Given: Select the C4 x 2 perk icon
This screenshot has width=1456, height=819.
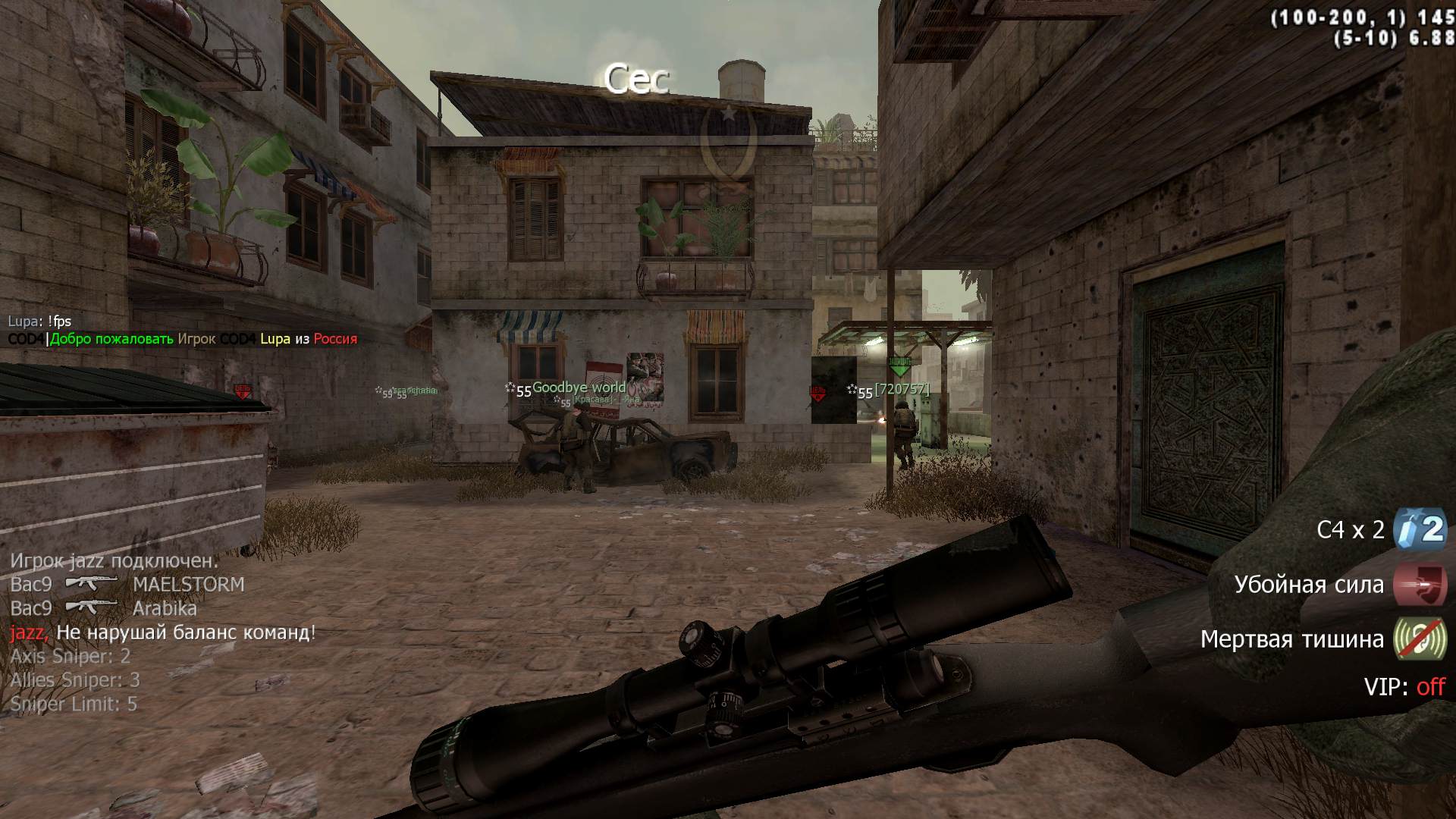Looking at the screenshot, I should tap(1420, 529).
